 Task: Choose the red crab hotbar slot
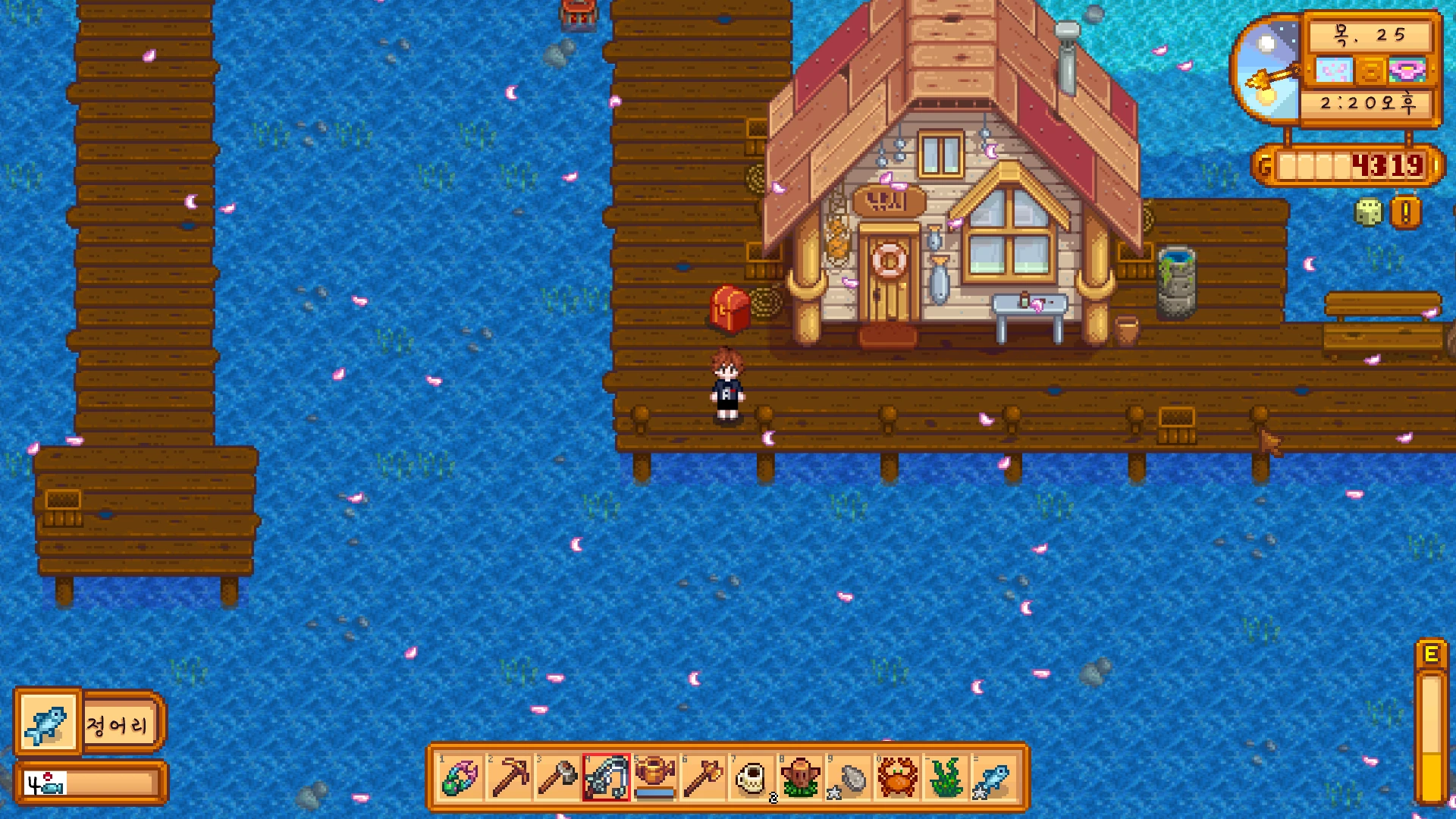(898, 777)
